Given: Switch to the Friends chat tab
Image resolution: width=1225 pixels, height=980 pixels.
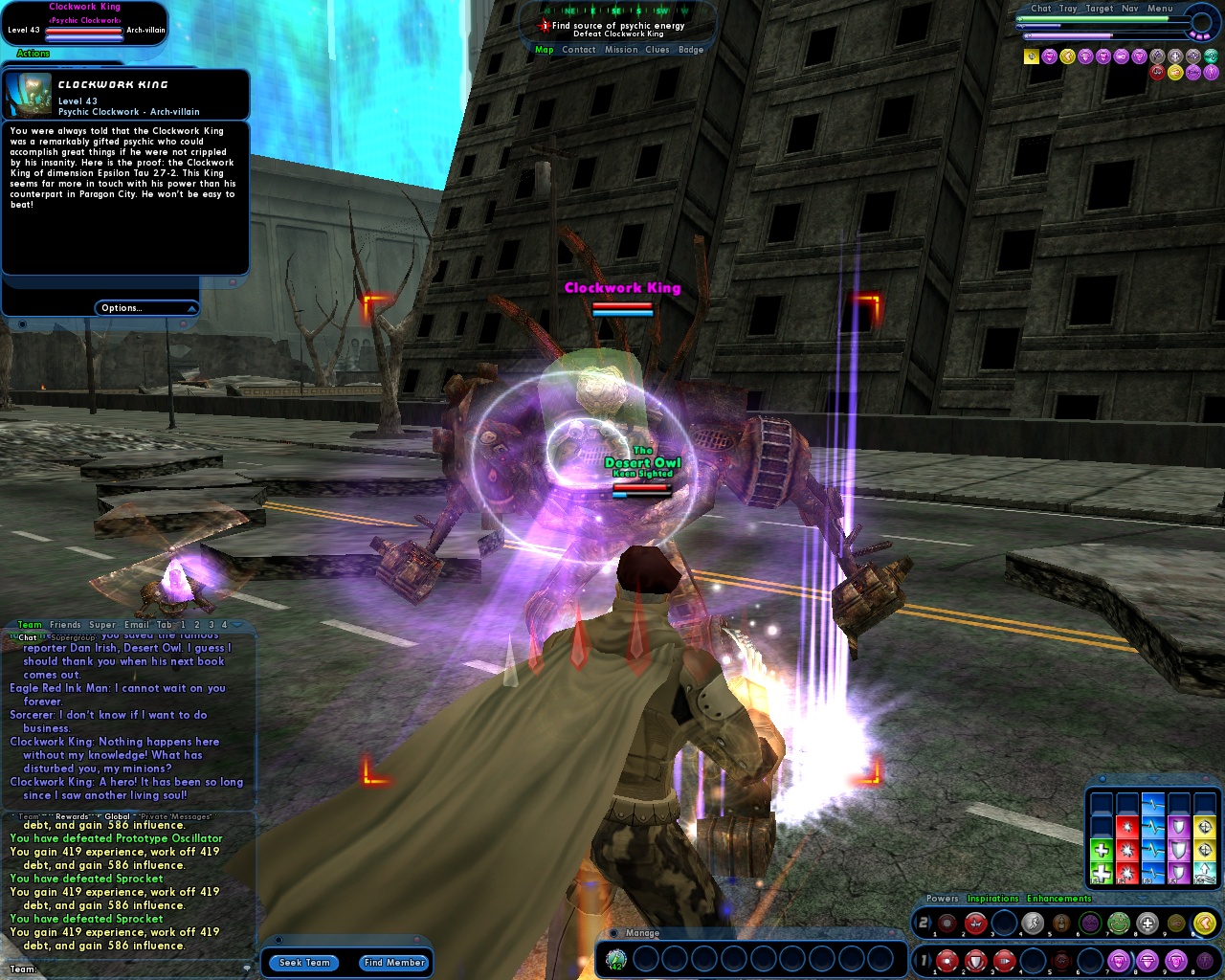Looking at the screenshot, I should 64,624.
